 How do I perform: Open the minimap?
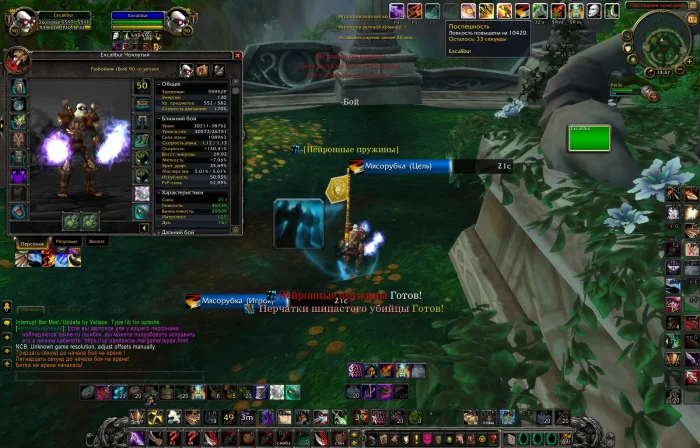(661, 38)
